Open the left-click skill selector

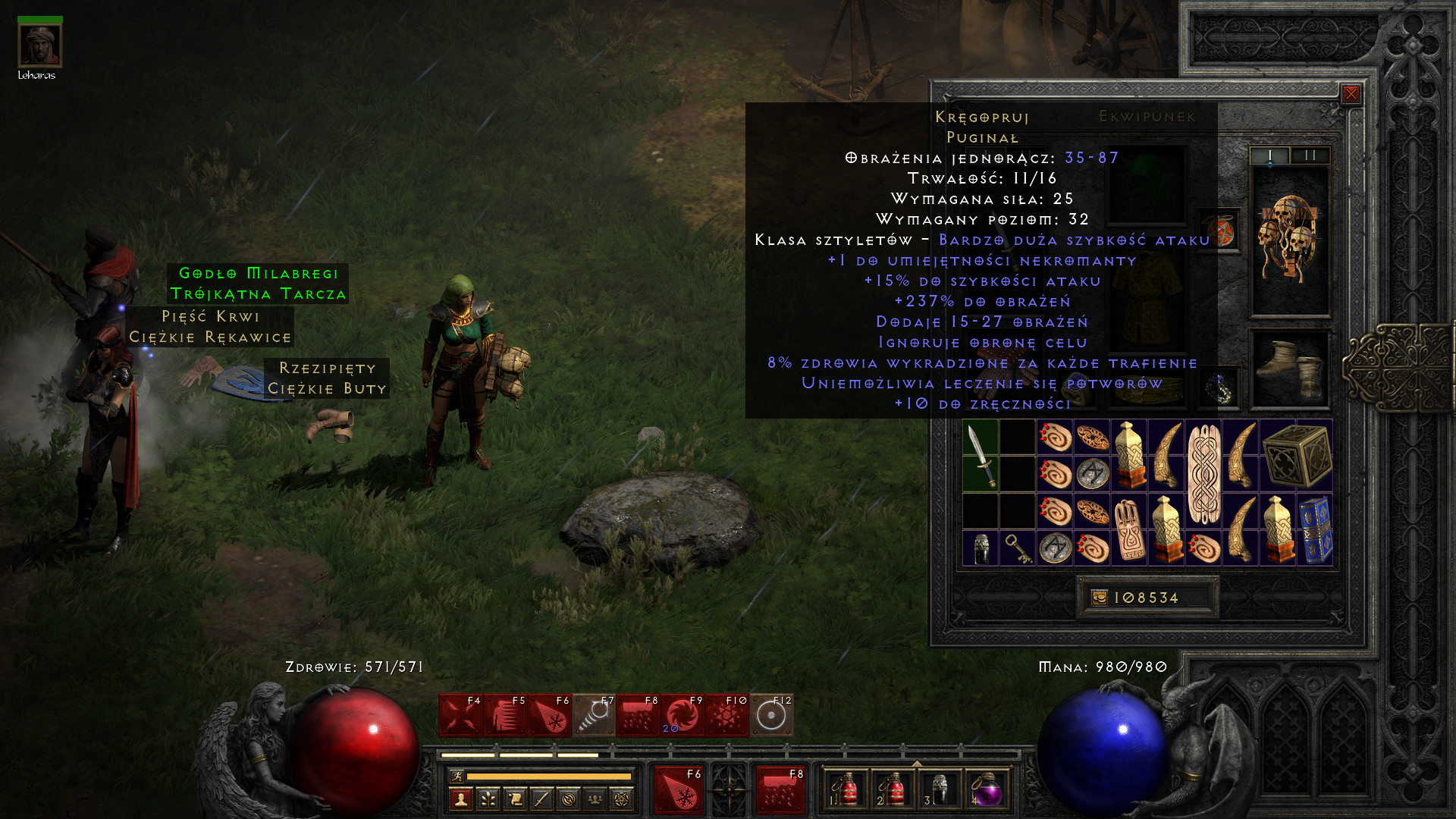tap(677, 789)
